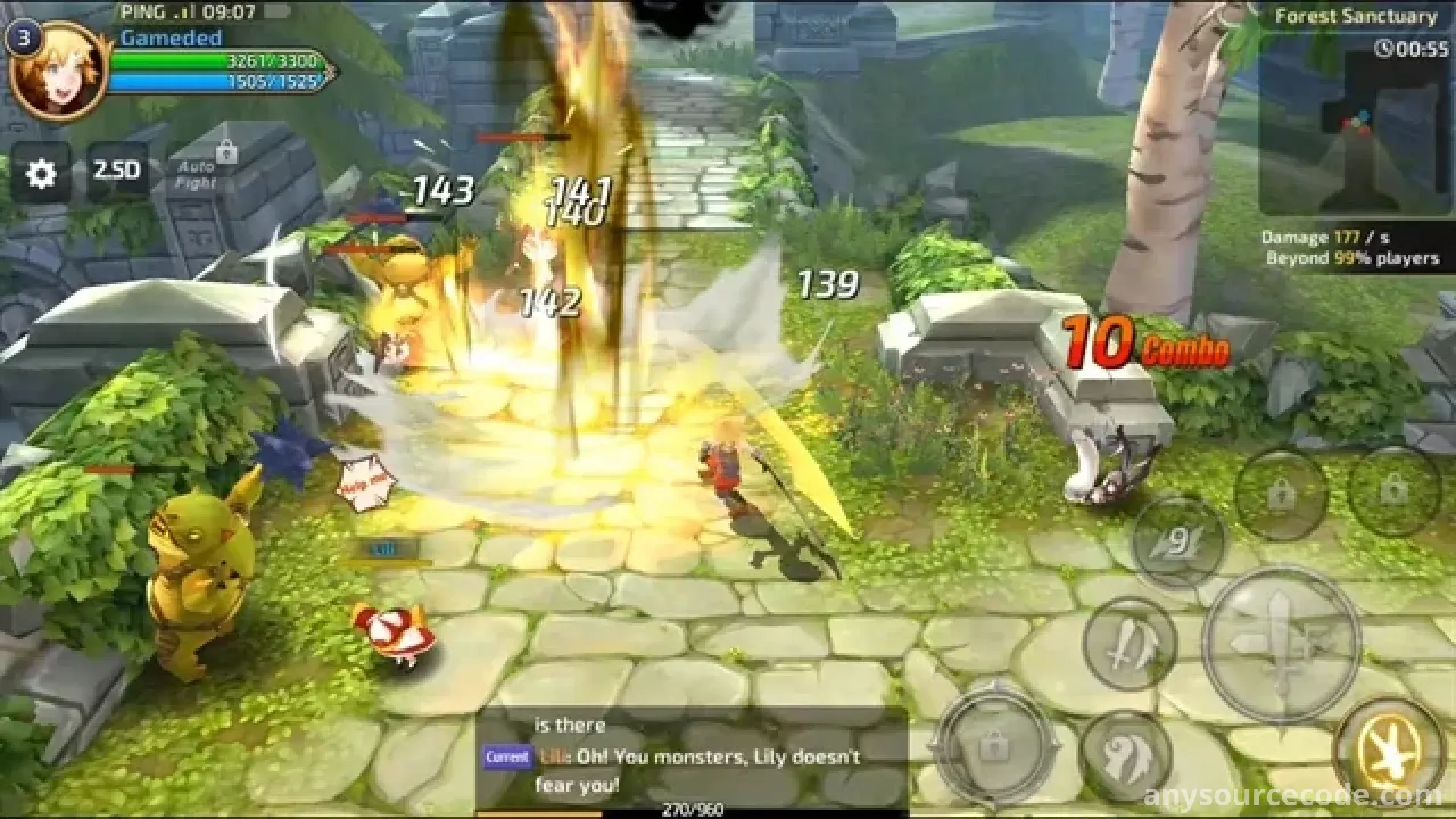Tap the locked Auto Fight button
Image resolution: width=1456 pixels, height=819 pixels.
[199, 173]
